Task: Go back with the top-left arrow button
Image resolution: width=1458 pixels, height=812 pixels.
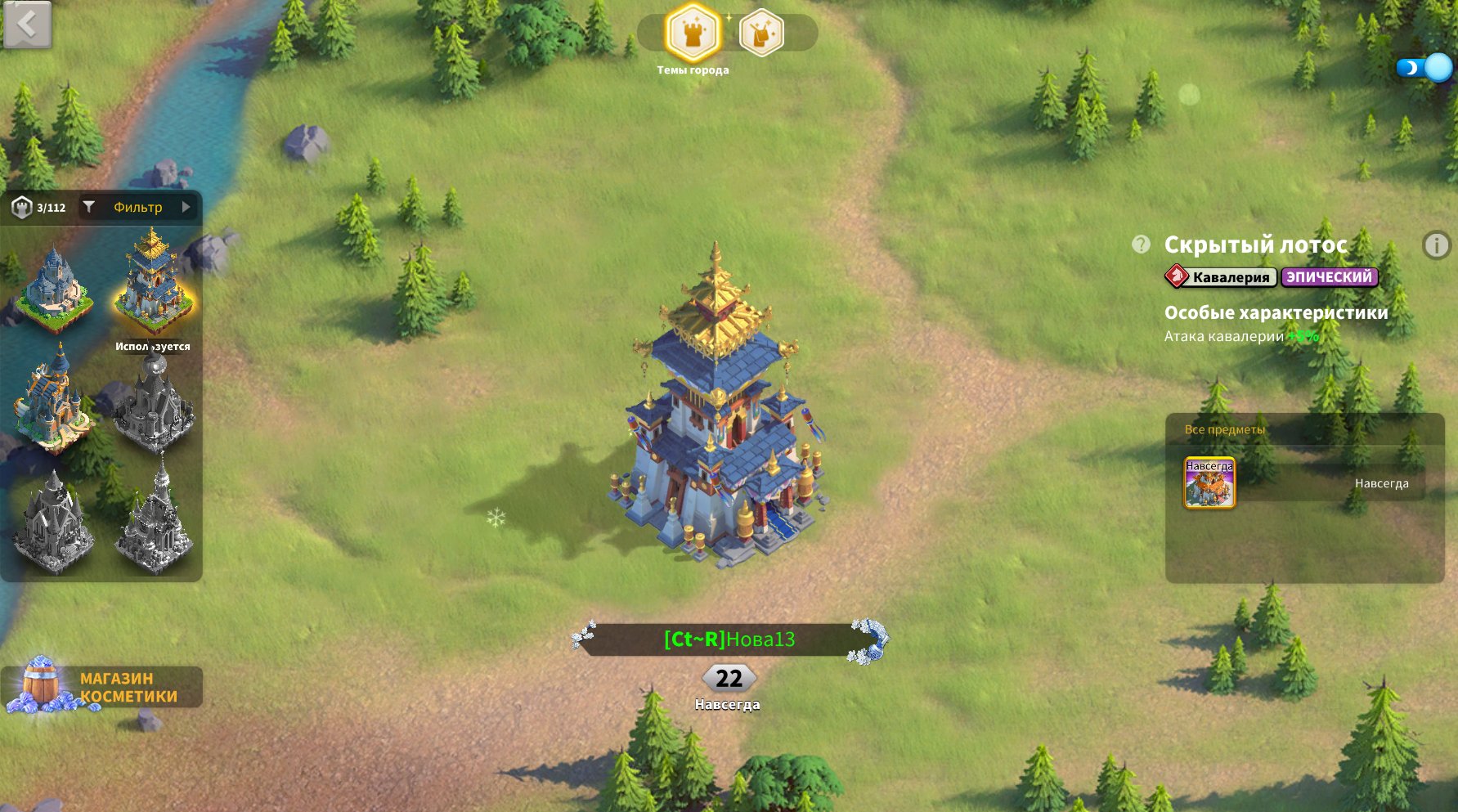Action: click(27, 25)
